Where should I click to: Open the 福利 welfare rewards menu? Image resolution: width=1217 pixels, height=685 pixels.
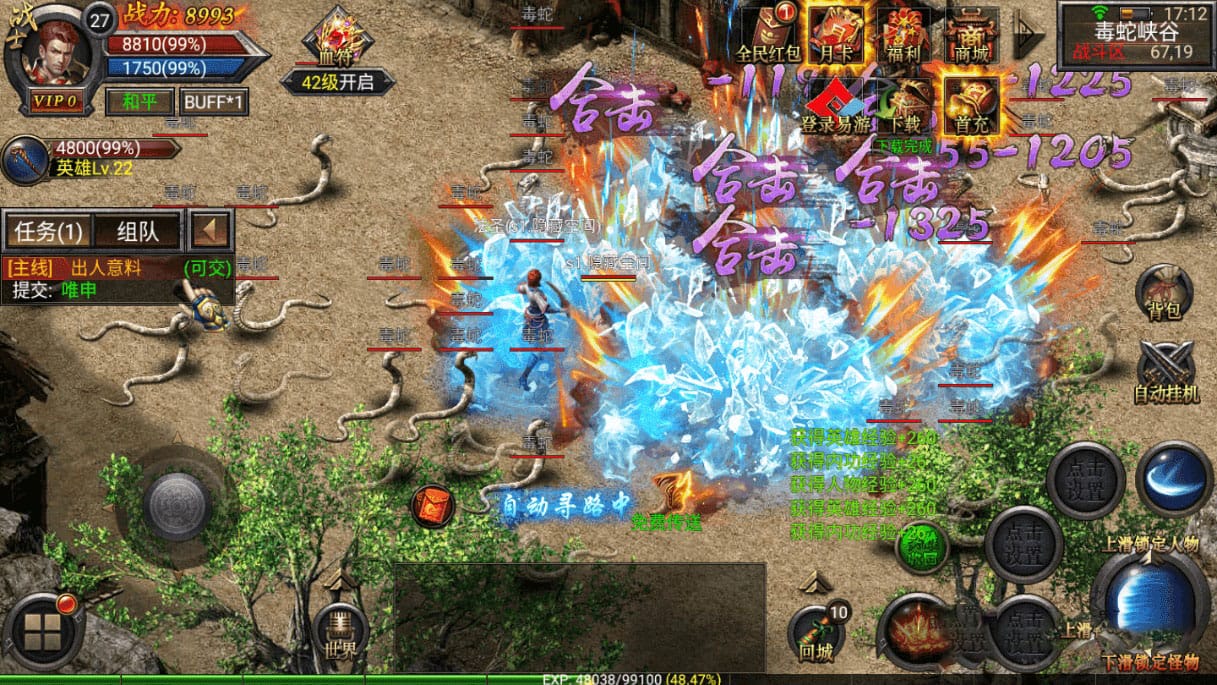point(904,32)
